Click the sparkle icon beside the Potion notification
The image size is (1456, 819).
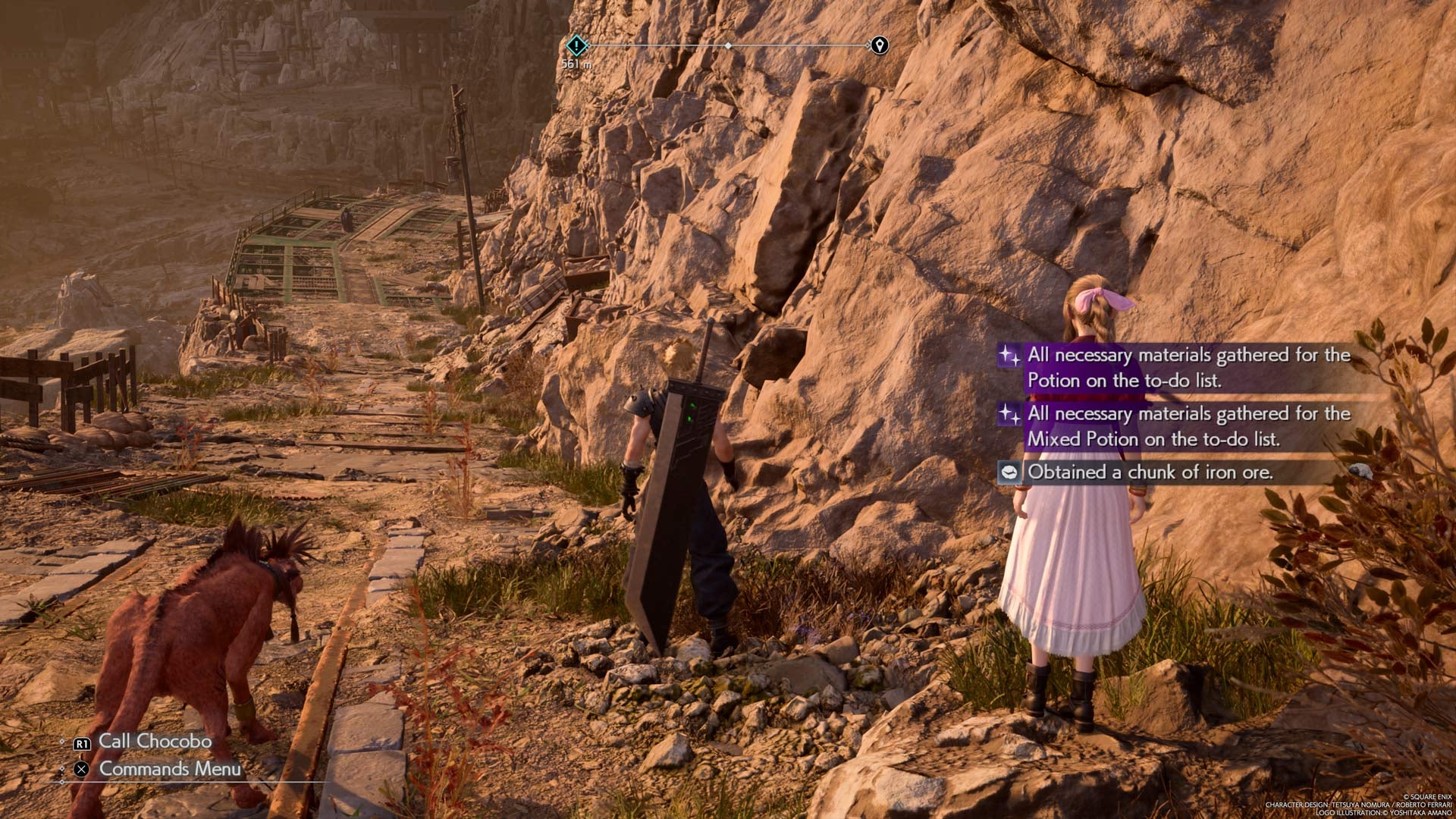click(1009, 355)
